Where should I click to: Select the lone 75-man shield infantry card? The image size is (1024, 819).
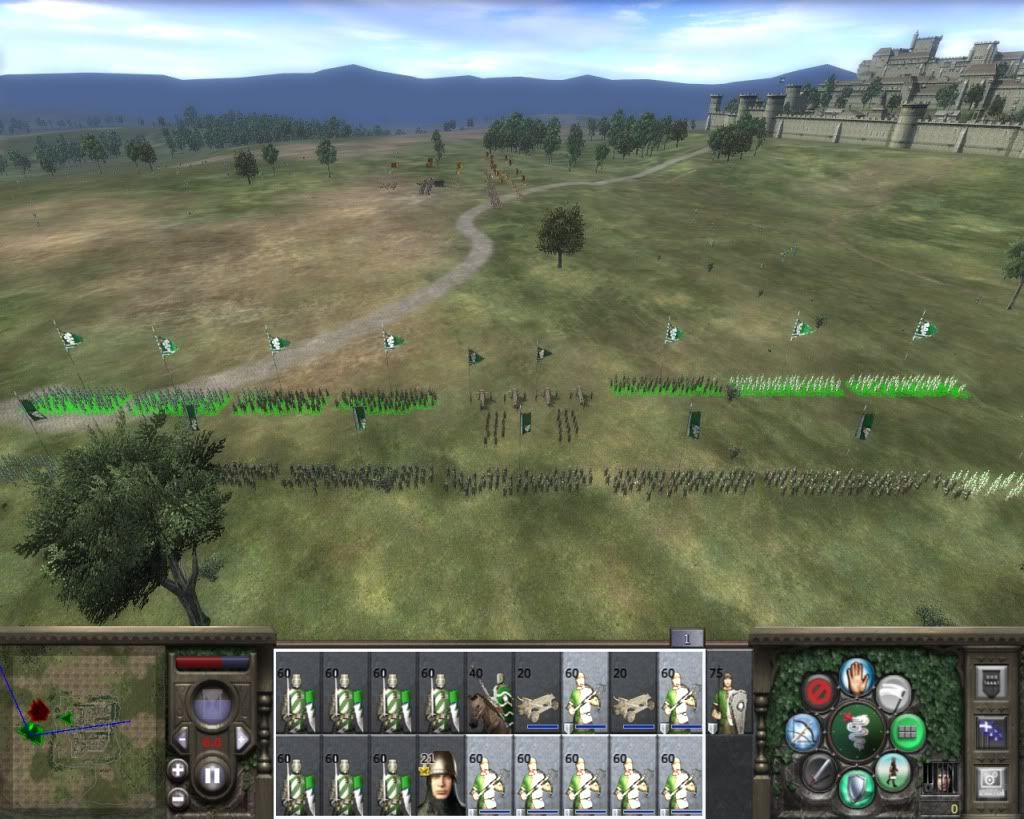[x=729, y=692]
